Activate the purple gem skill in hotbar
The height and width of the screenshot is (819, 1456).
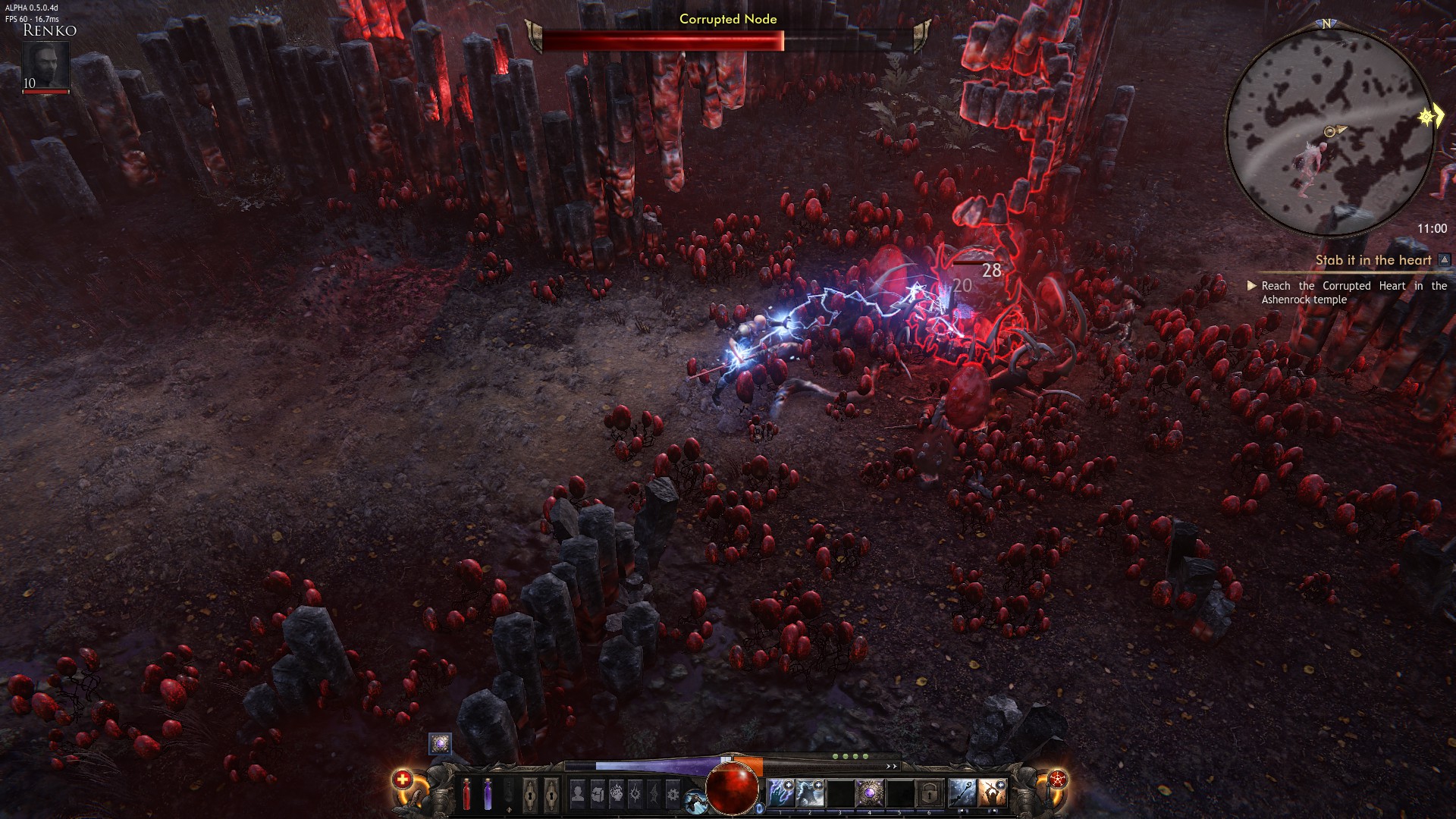[x=869, y=793]
